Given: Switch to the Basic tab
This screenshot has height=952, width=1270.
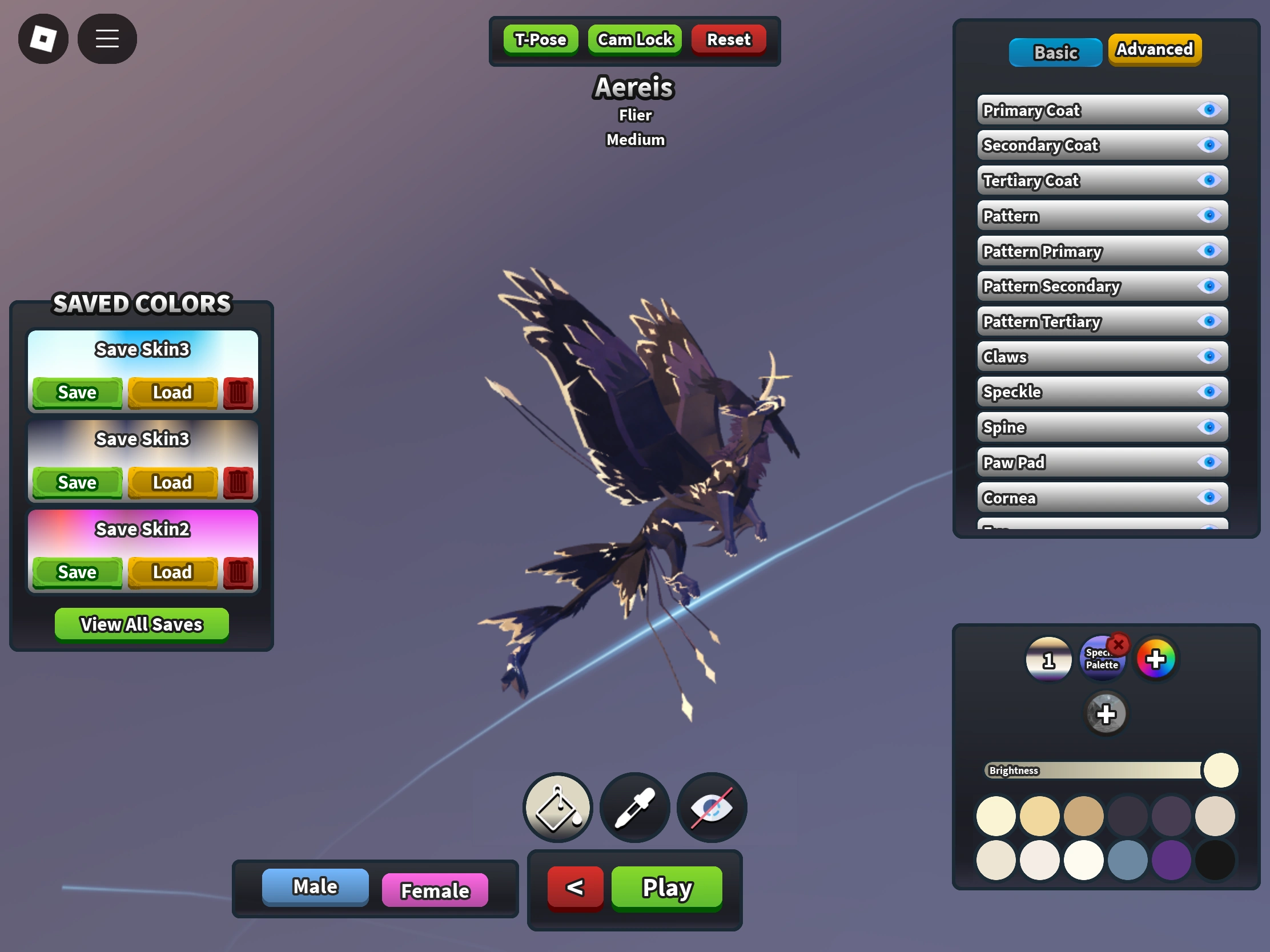Looking at the screenshot, I should tap(1055, 52).
